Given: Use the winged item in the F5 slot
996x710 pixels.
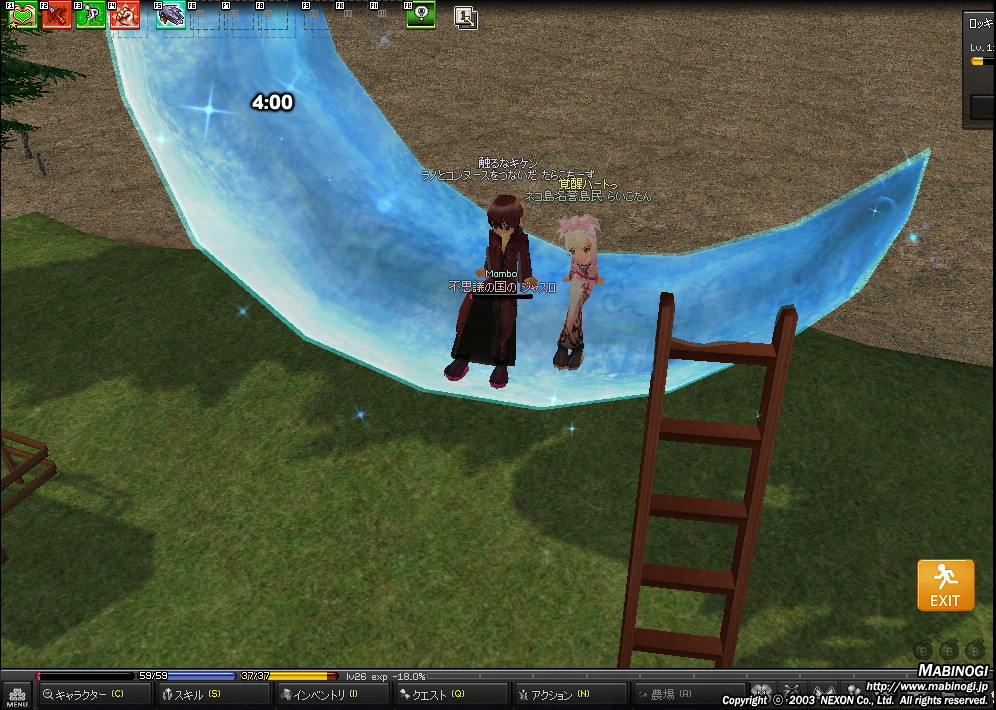Looking at the screenshot, I should pos(170,16).
